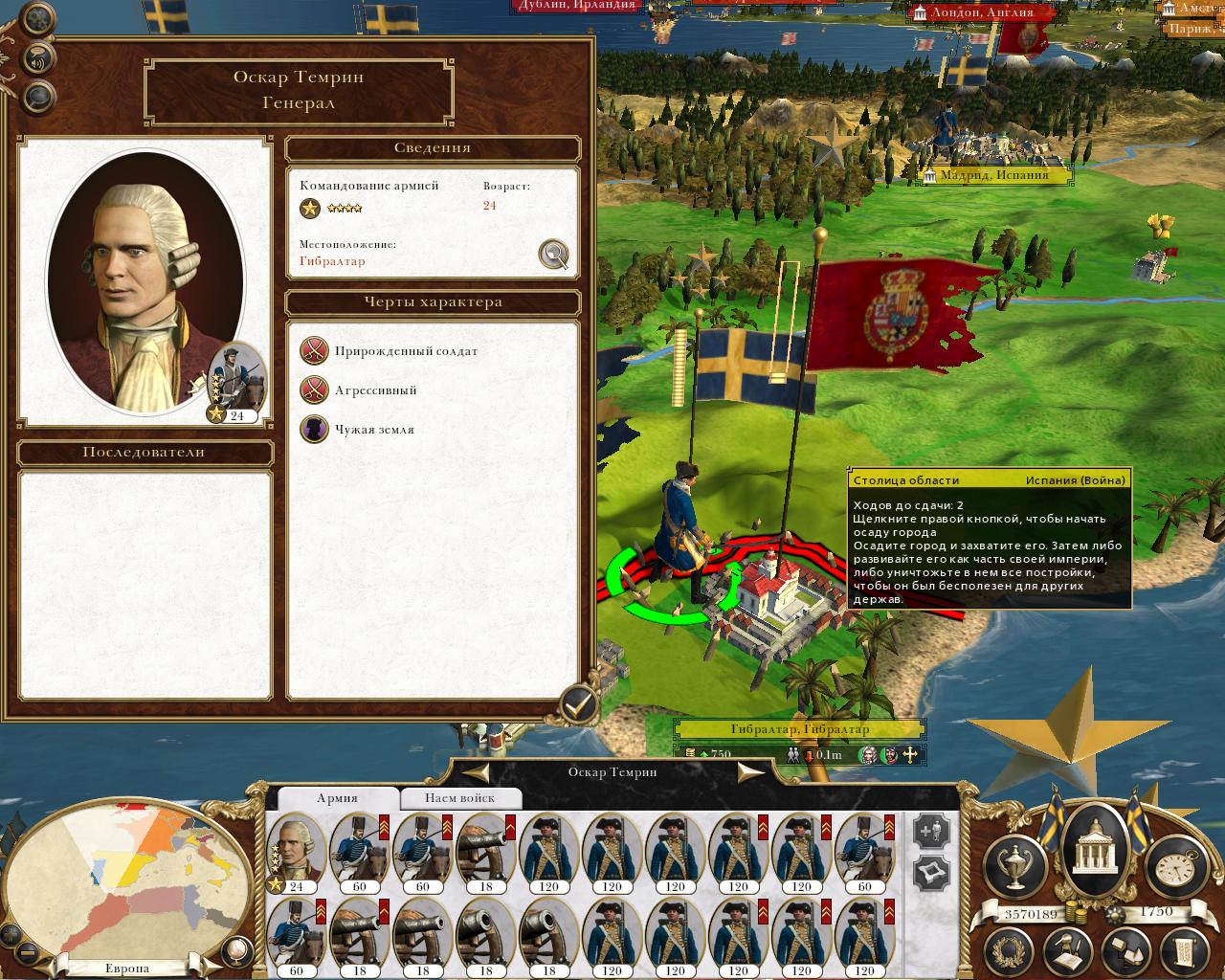
Task: Select the next army with right arrow
Action: tap(750, 773)
